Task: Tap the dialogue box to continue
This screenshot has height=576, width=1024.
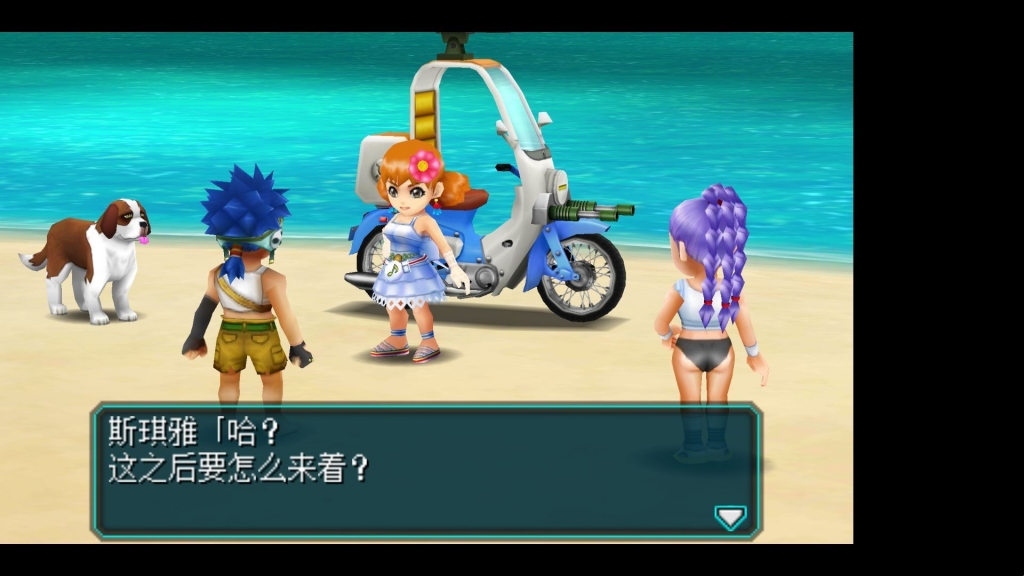Action: pos(426,470)
